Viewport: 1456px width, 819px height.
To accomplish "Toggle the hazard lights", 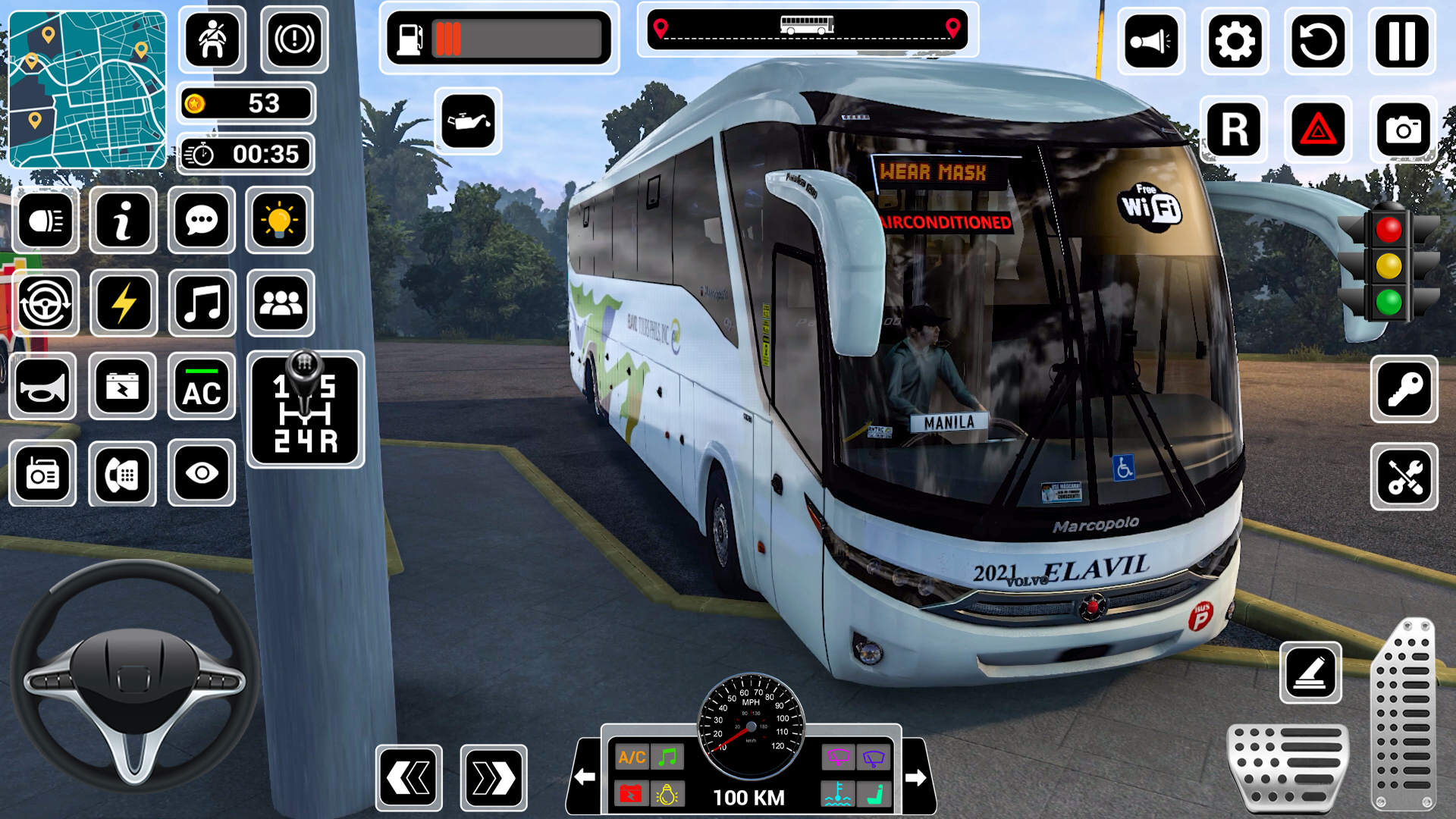I will (1319, 128).
